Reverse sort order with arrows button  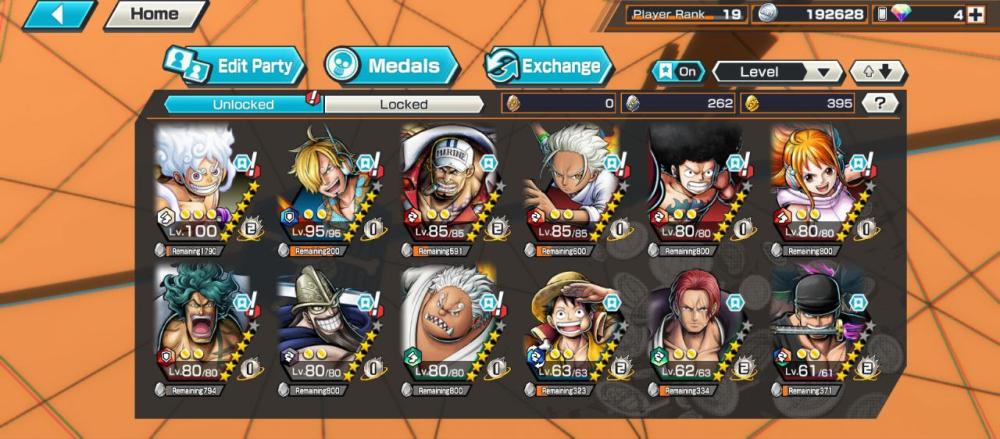point(877,72)
